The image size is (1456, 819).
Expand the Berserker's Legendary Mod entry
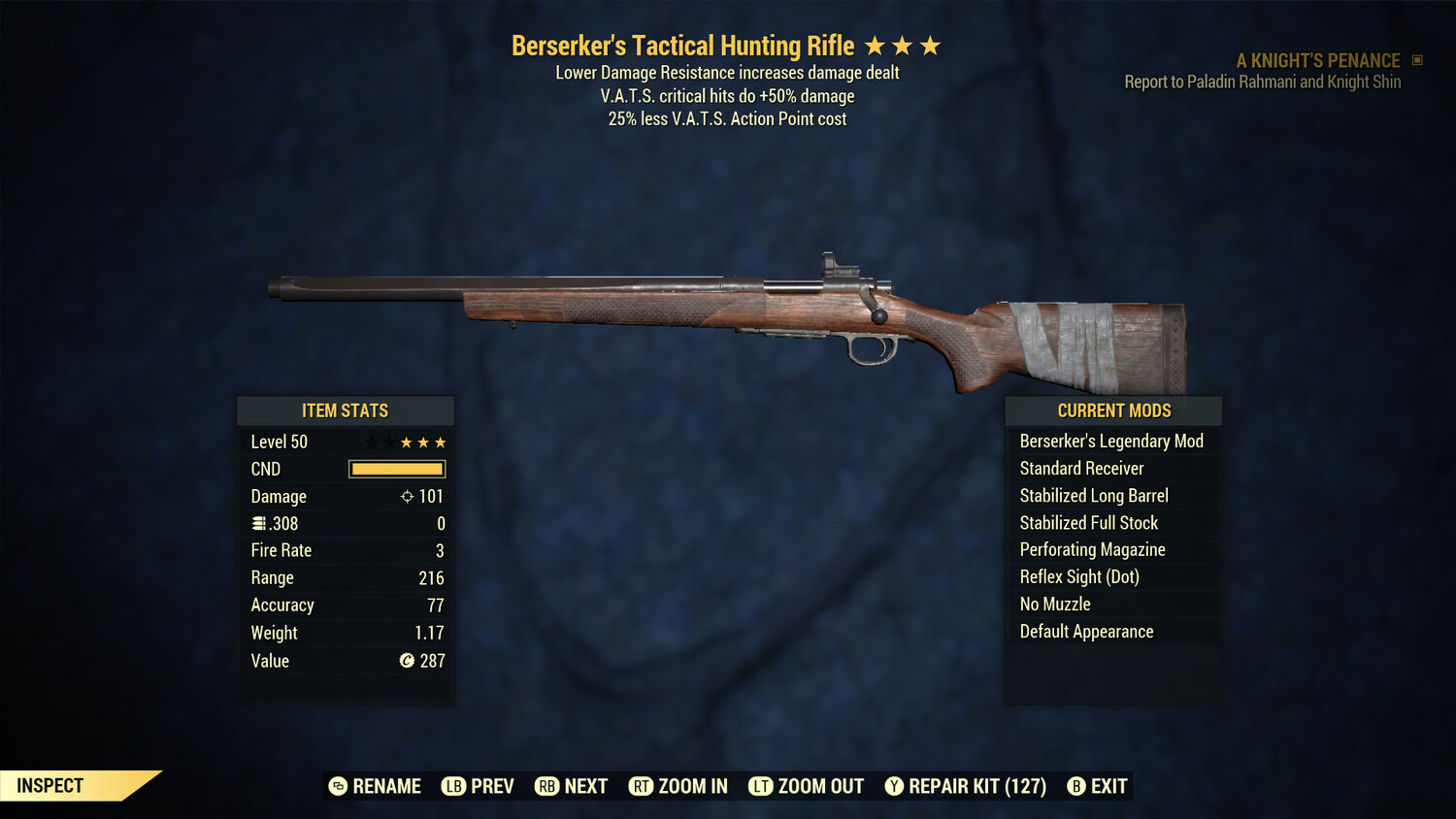1111,441
